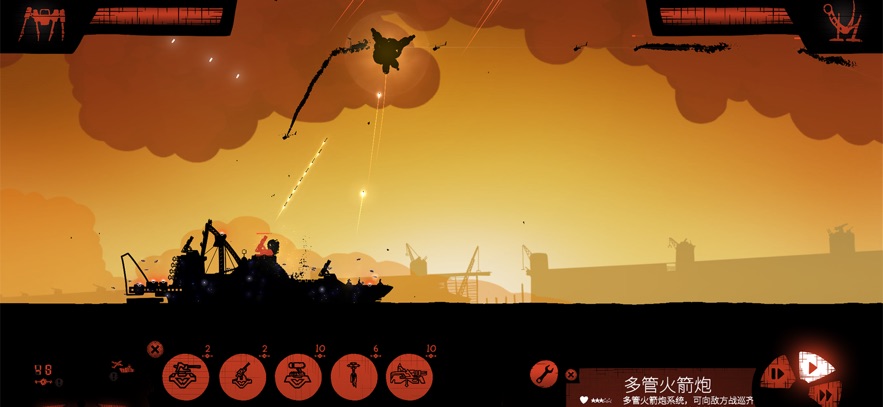Close the 多管火箭炮 info panel
883x407 pixels.
pyautogui.click(x=571, y=375)
